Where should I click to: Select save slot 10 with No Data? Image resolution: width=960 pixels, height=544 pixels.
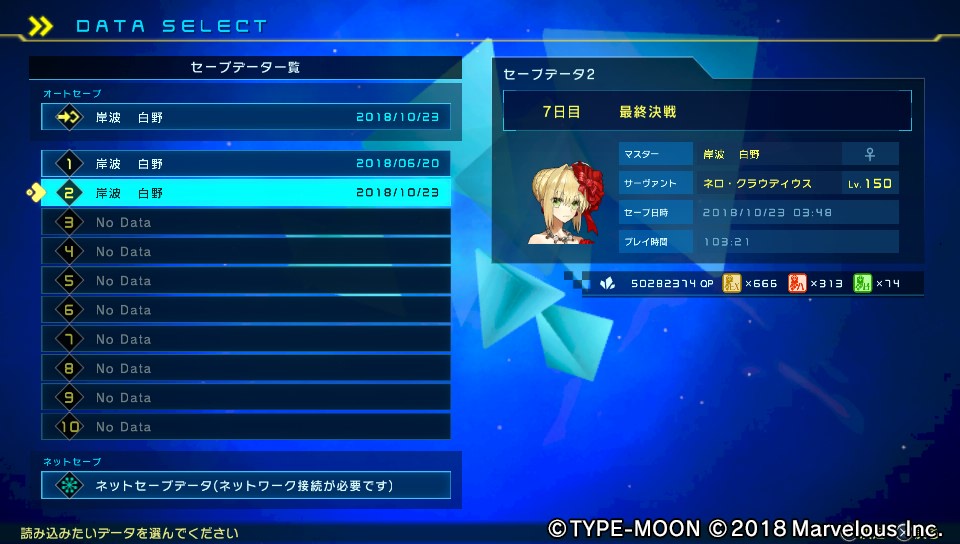pos(246,427)
